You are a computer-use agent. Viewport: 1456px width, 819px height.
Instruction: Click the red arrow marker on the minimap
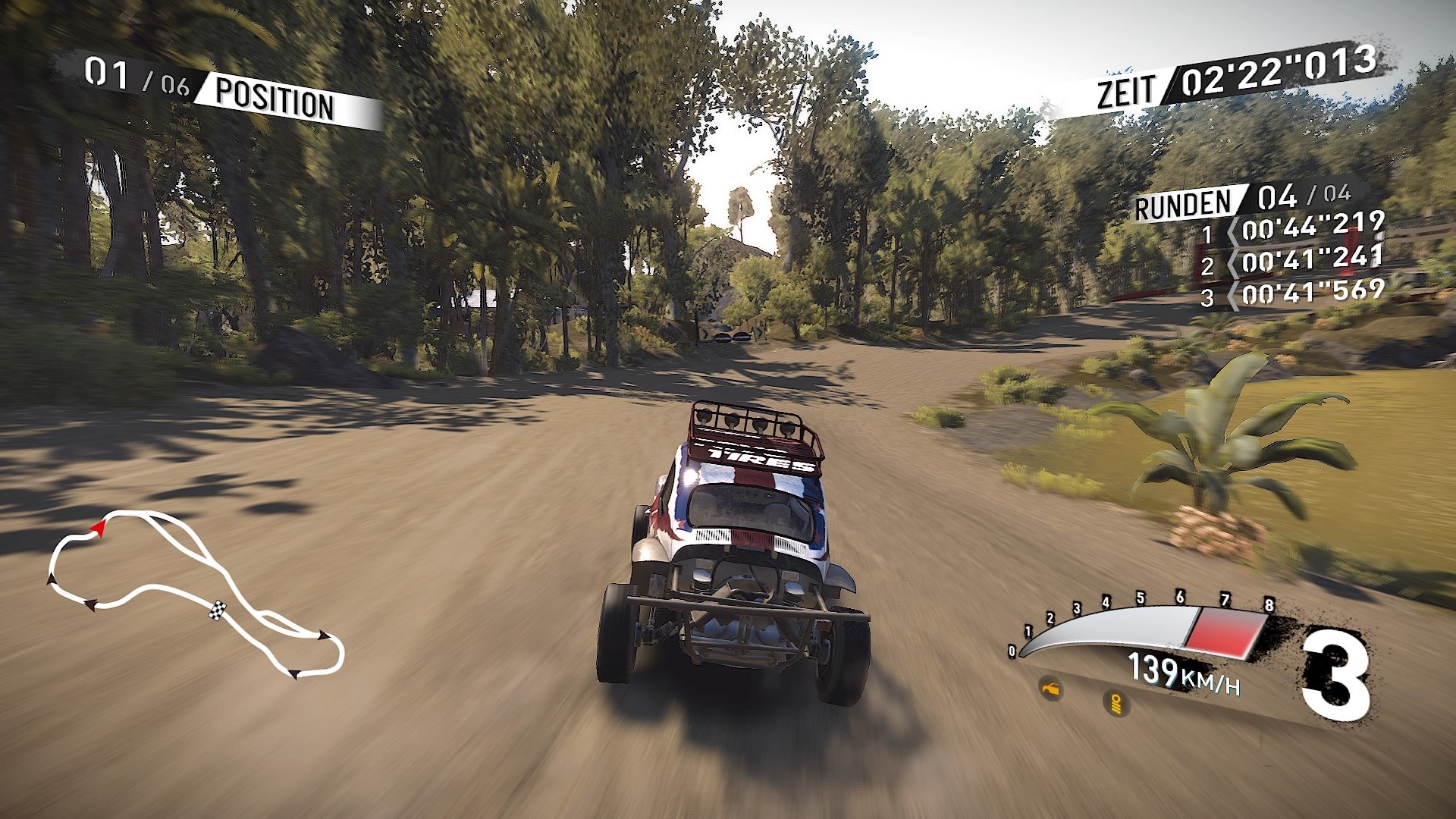coord(99,528)
